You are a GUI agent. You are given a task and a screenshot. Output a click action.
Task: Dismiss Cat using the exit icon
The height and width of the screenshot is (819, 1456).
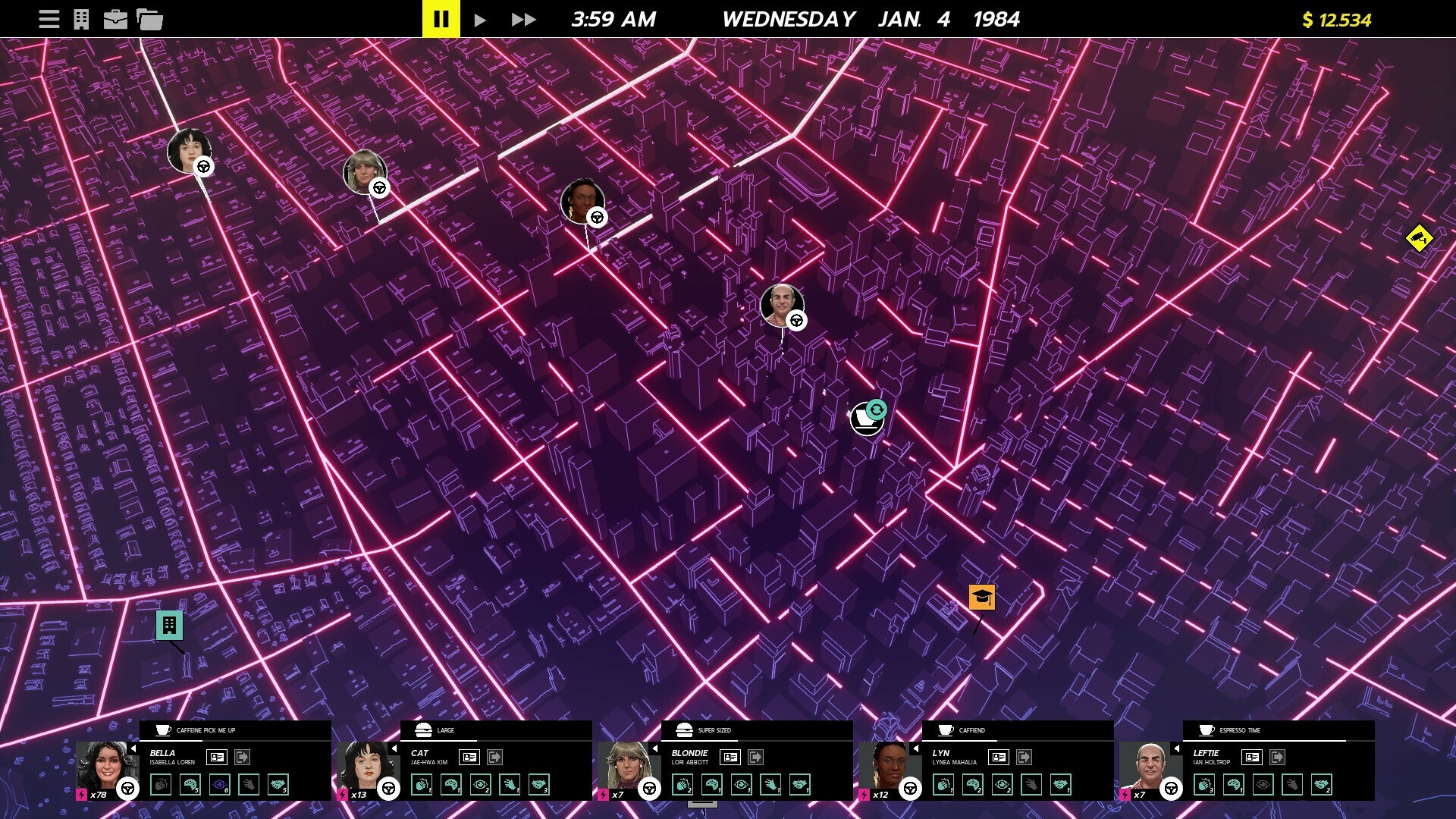(x=495, y=757)
